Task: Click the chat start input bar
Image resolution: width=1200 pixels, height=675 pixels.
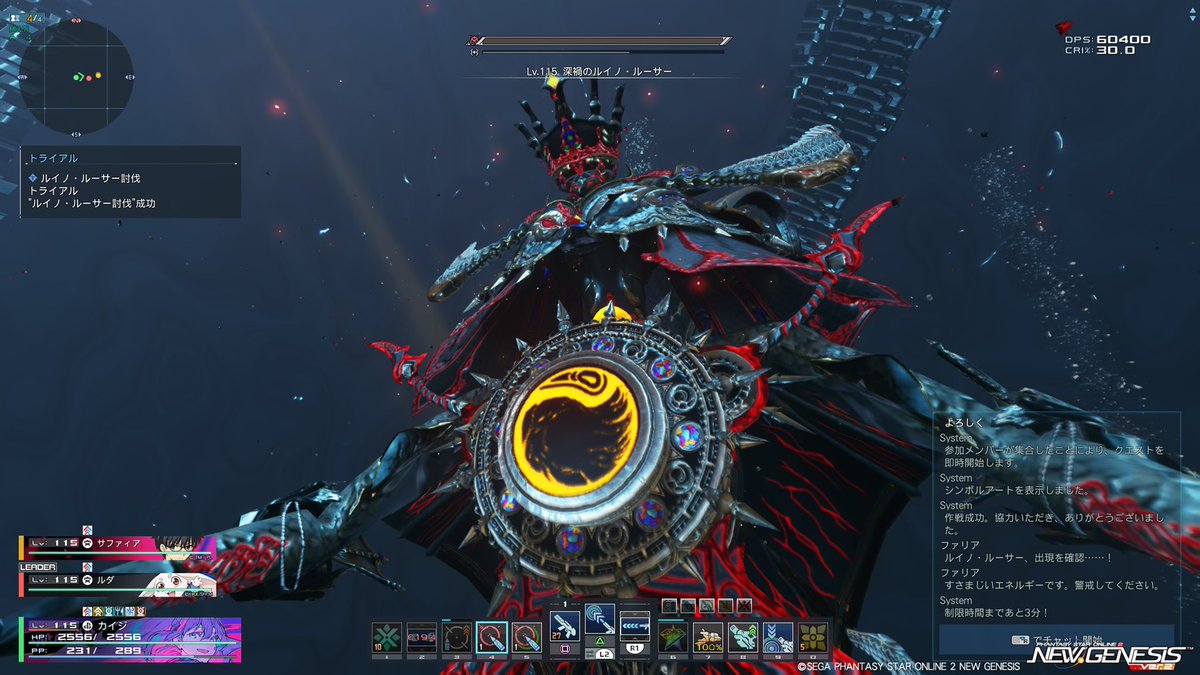Action: [x=1055, y=640]
